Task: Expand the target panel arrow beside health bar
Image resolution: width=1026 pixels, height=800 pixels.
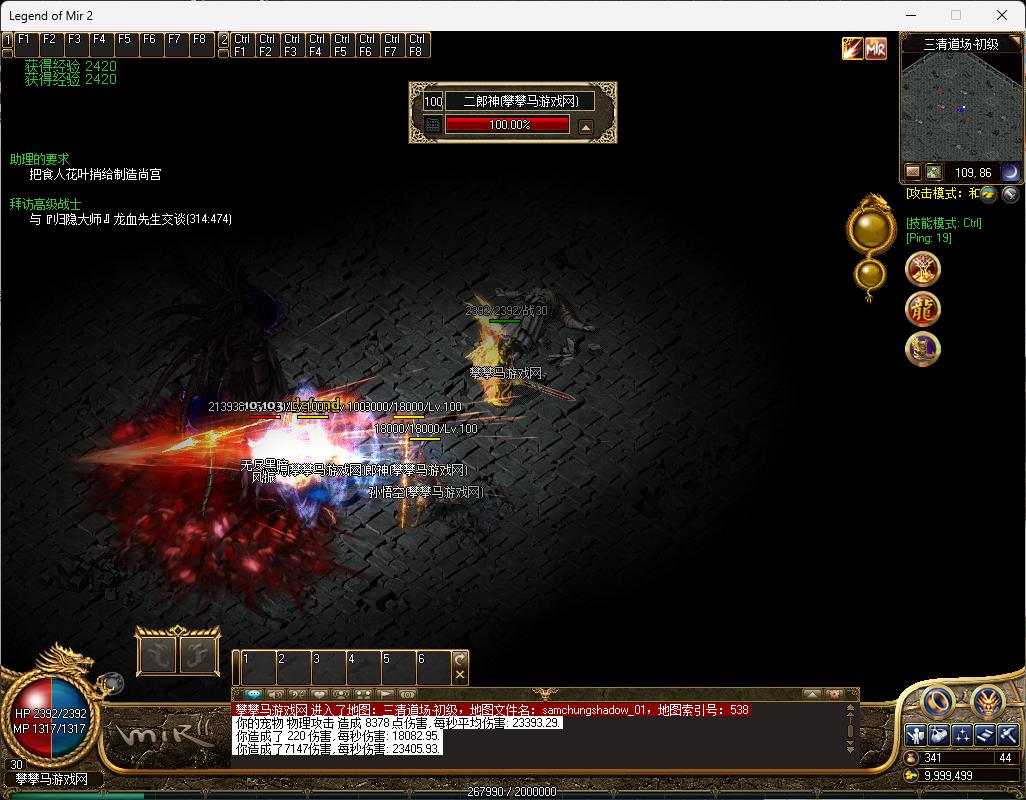Action: point(586,126)
